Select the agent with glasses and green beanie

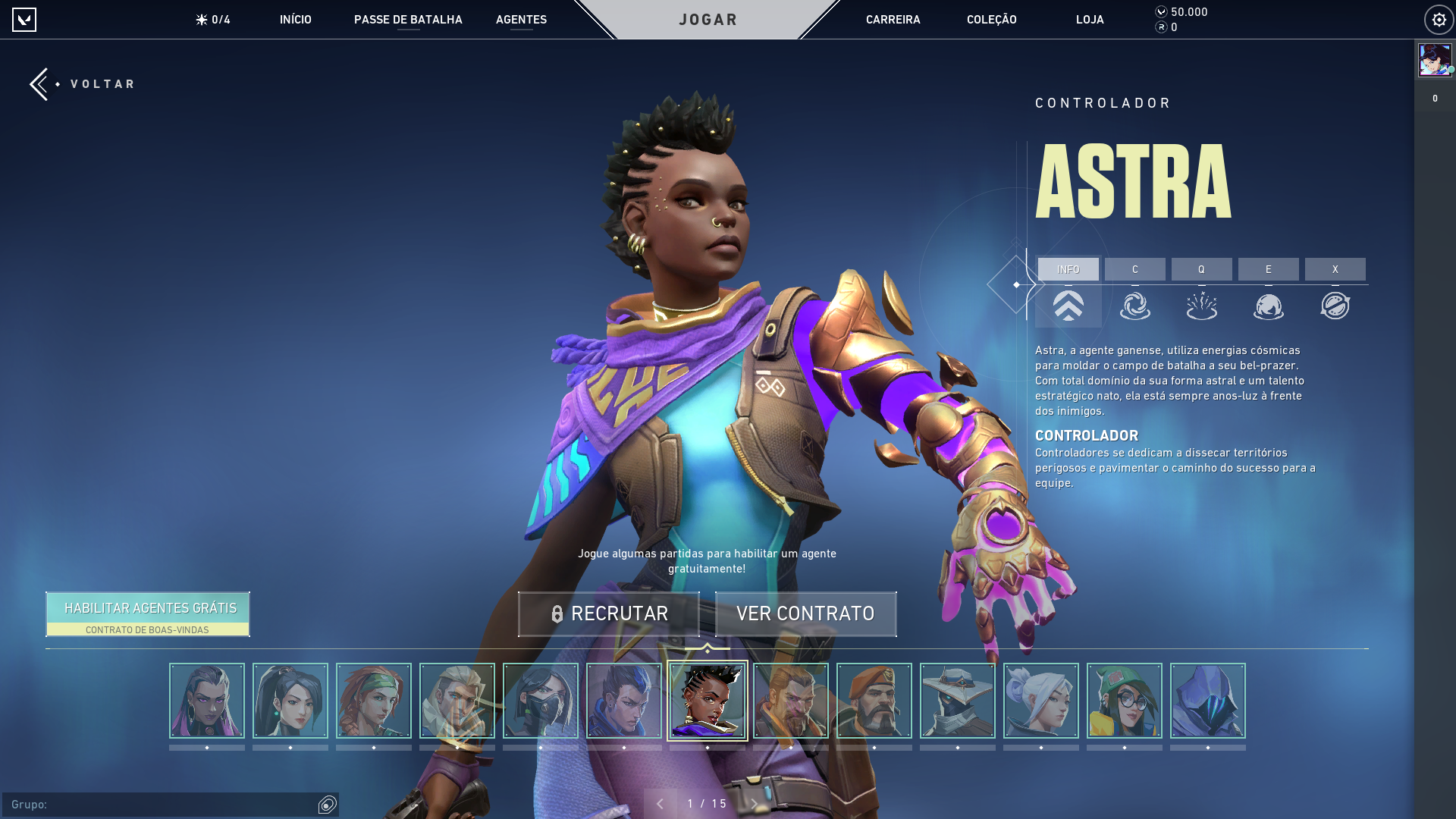coord(1124,701)
